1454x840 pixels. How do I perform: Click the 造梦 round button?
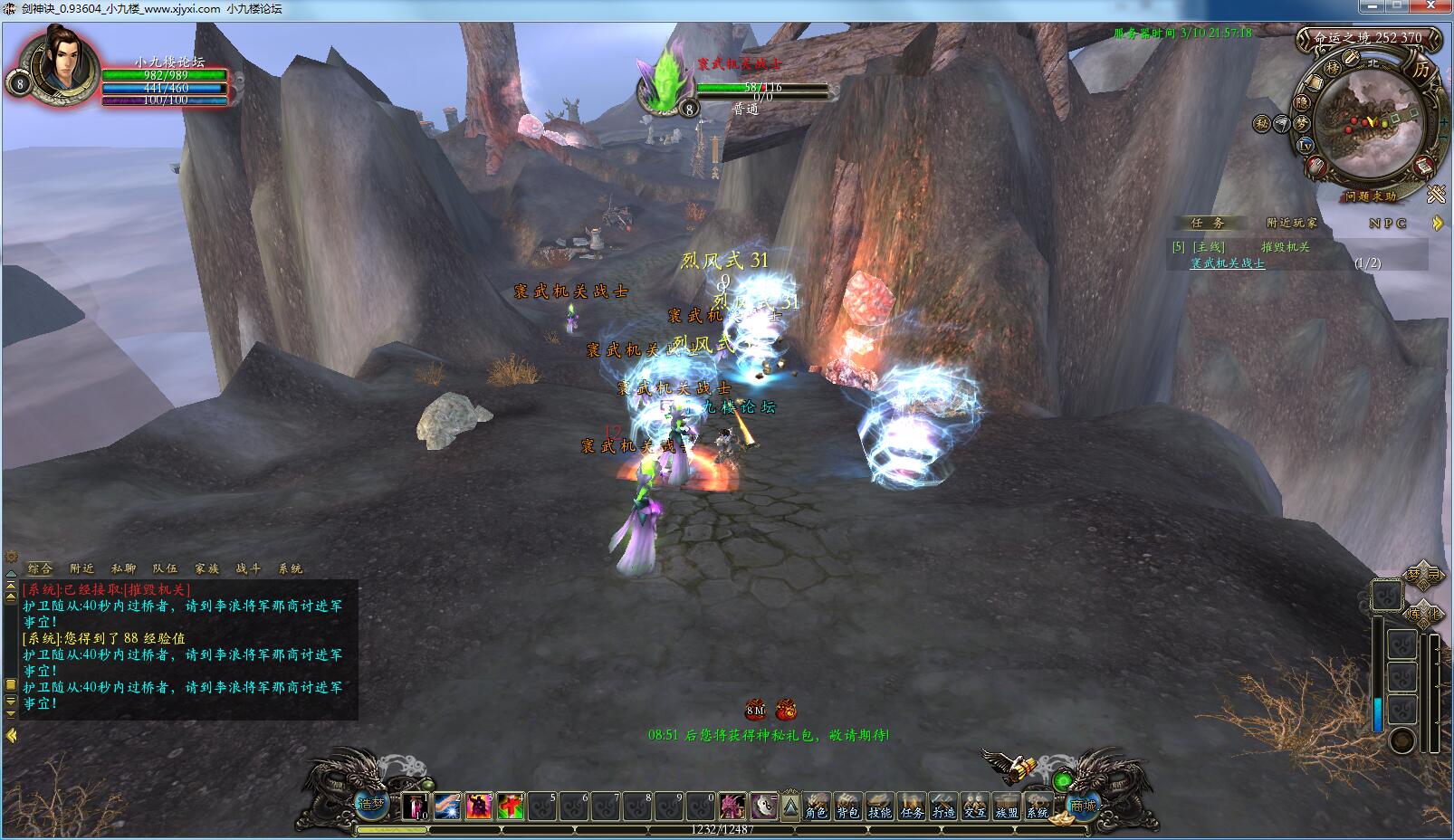[x=372, y=803]
